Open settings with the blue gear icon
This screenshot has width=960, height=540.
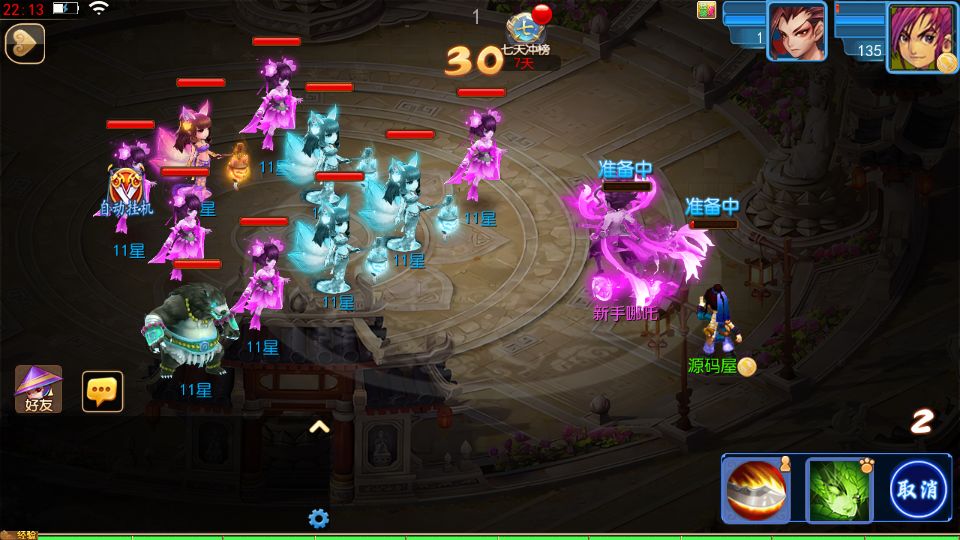coord(319,518)
